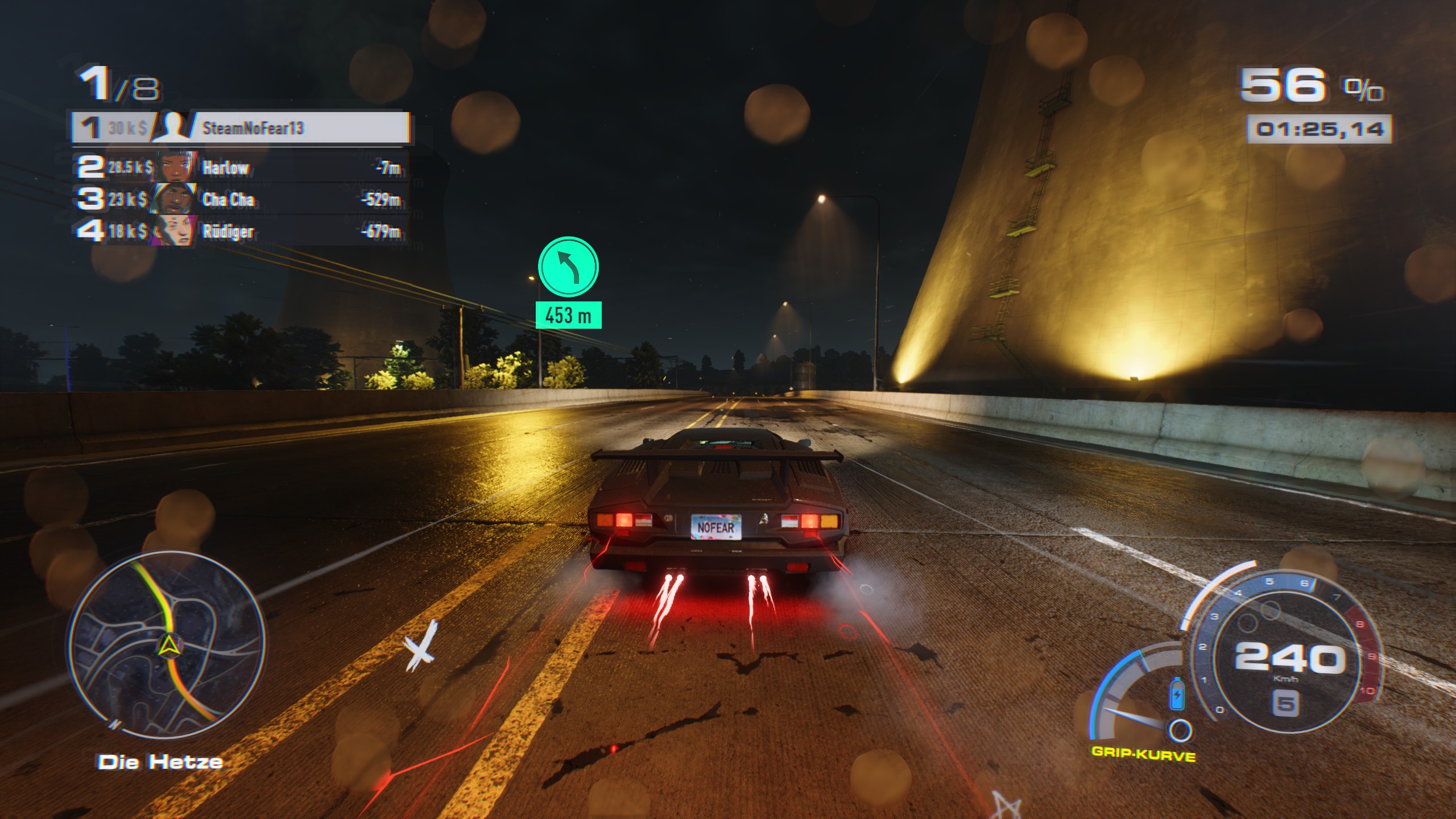Select Harlow in the race standings

click(x=241, y=167)
